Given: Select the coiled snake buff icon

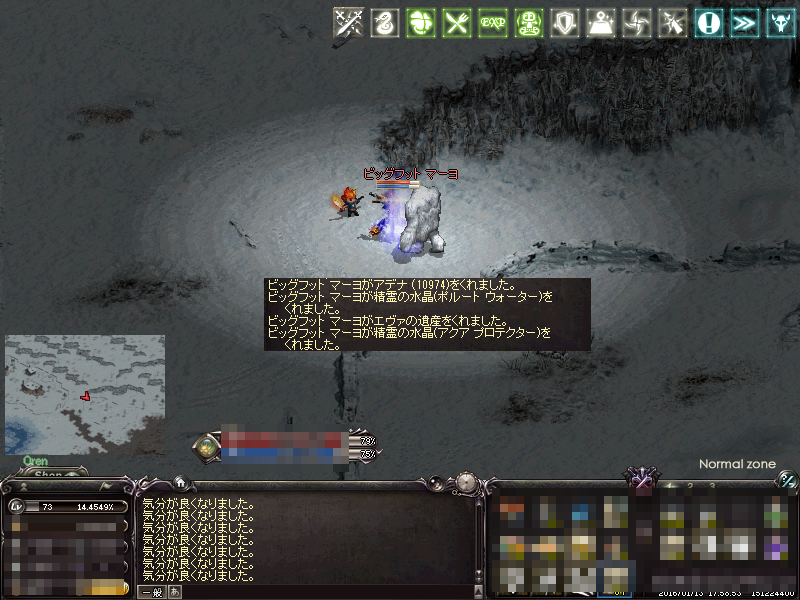Looking at the screenshot, I should tap(384, 22).
